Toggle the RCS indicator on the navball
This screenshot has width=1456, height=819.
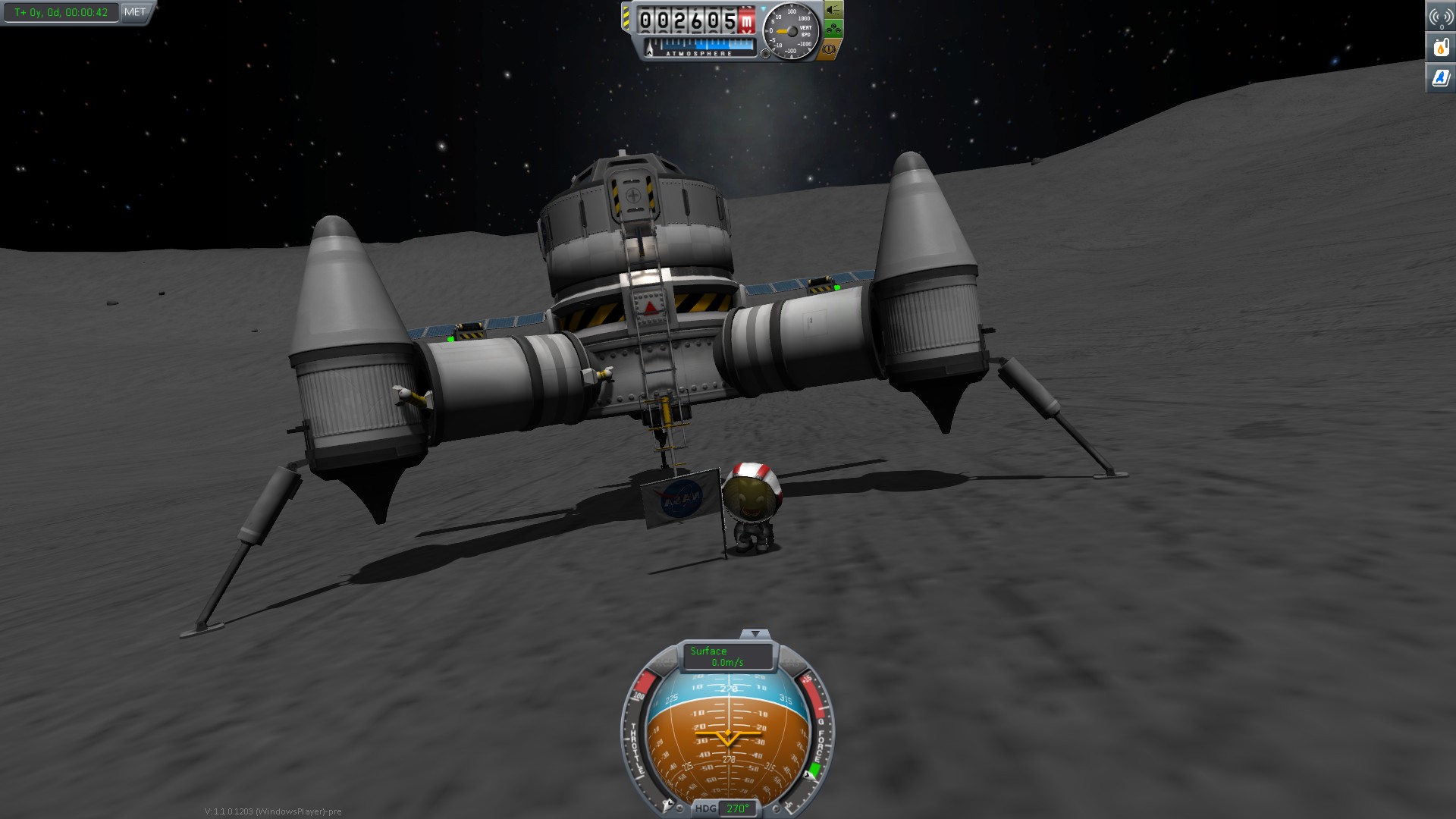point(664,661)
